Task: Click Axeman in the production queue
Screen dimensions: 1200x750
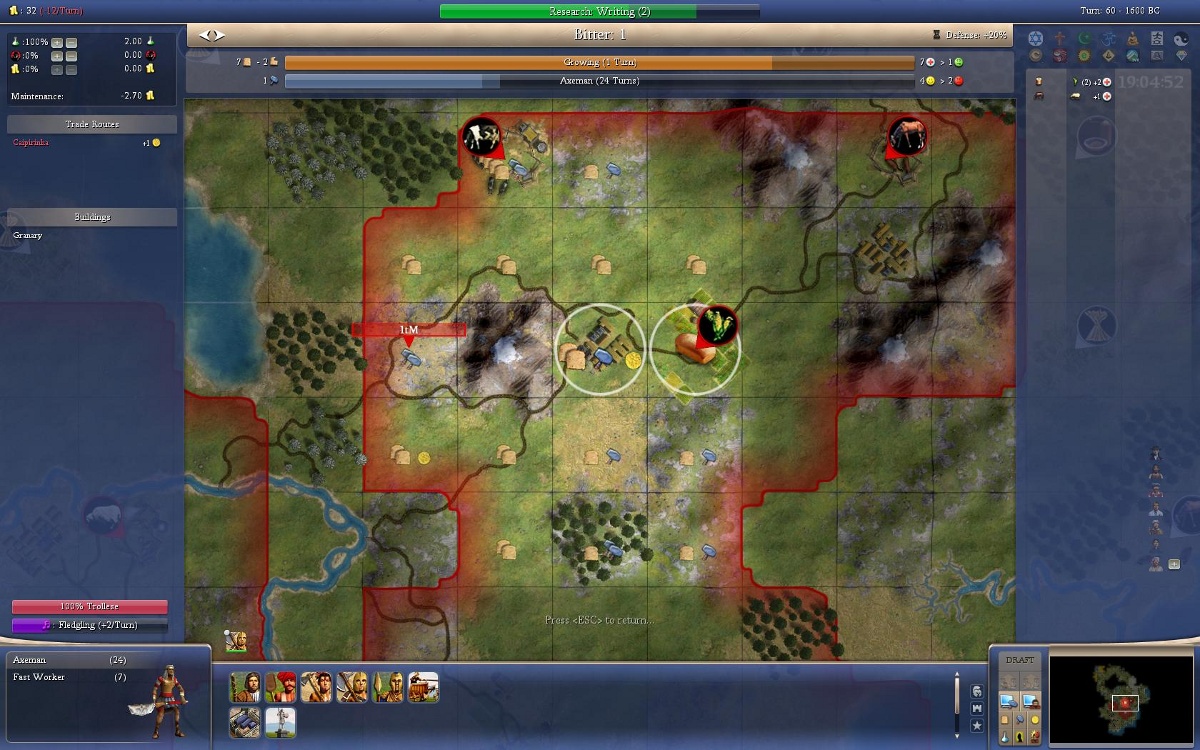Action: (30, 661)
